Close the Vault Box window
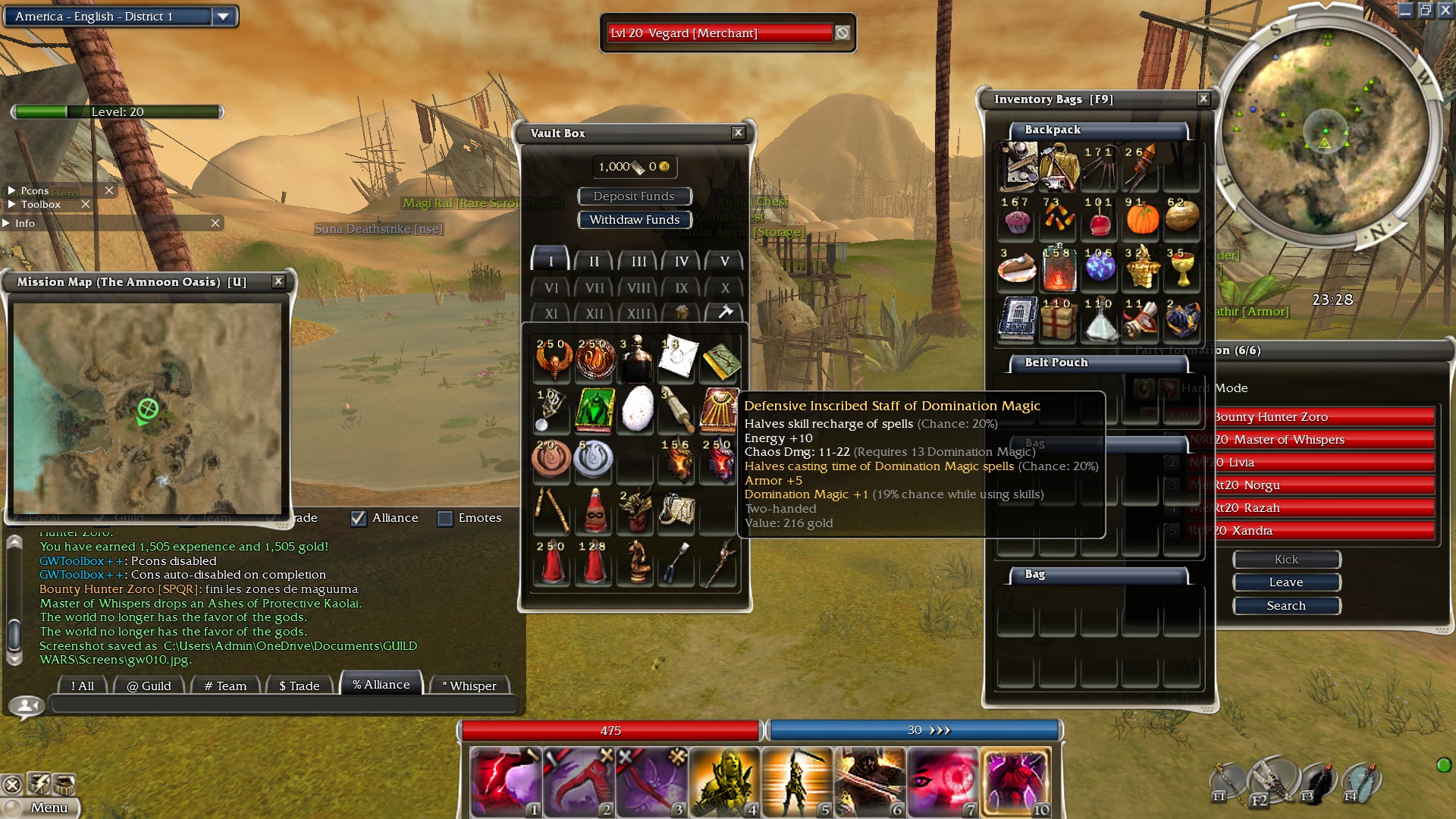The height and width of the screenshot is (819, 1456). (738, 133)
